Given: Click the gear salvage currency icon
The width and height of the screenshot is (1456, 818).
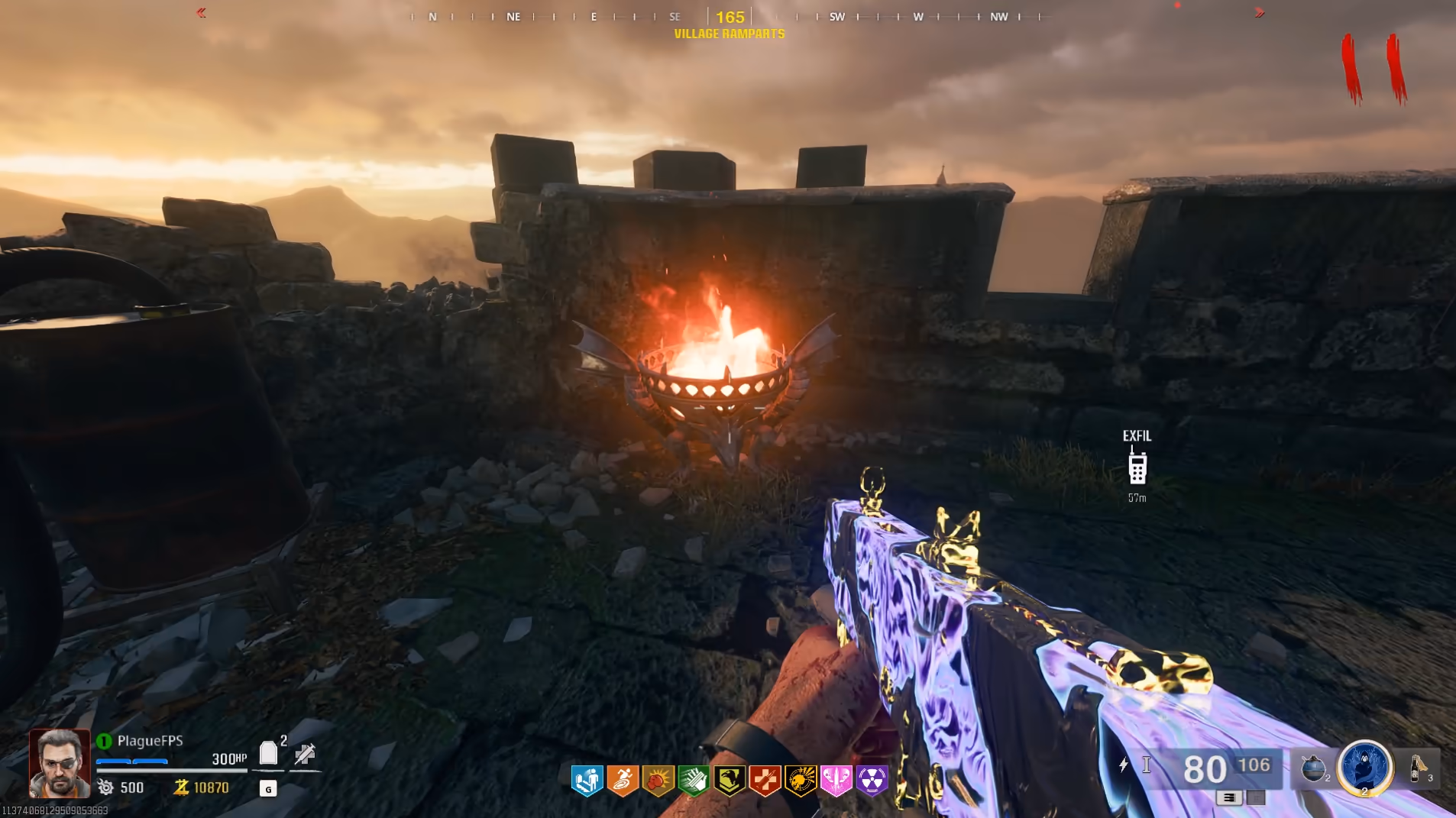Looking at the screenshot, I should pos(105,787).
